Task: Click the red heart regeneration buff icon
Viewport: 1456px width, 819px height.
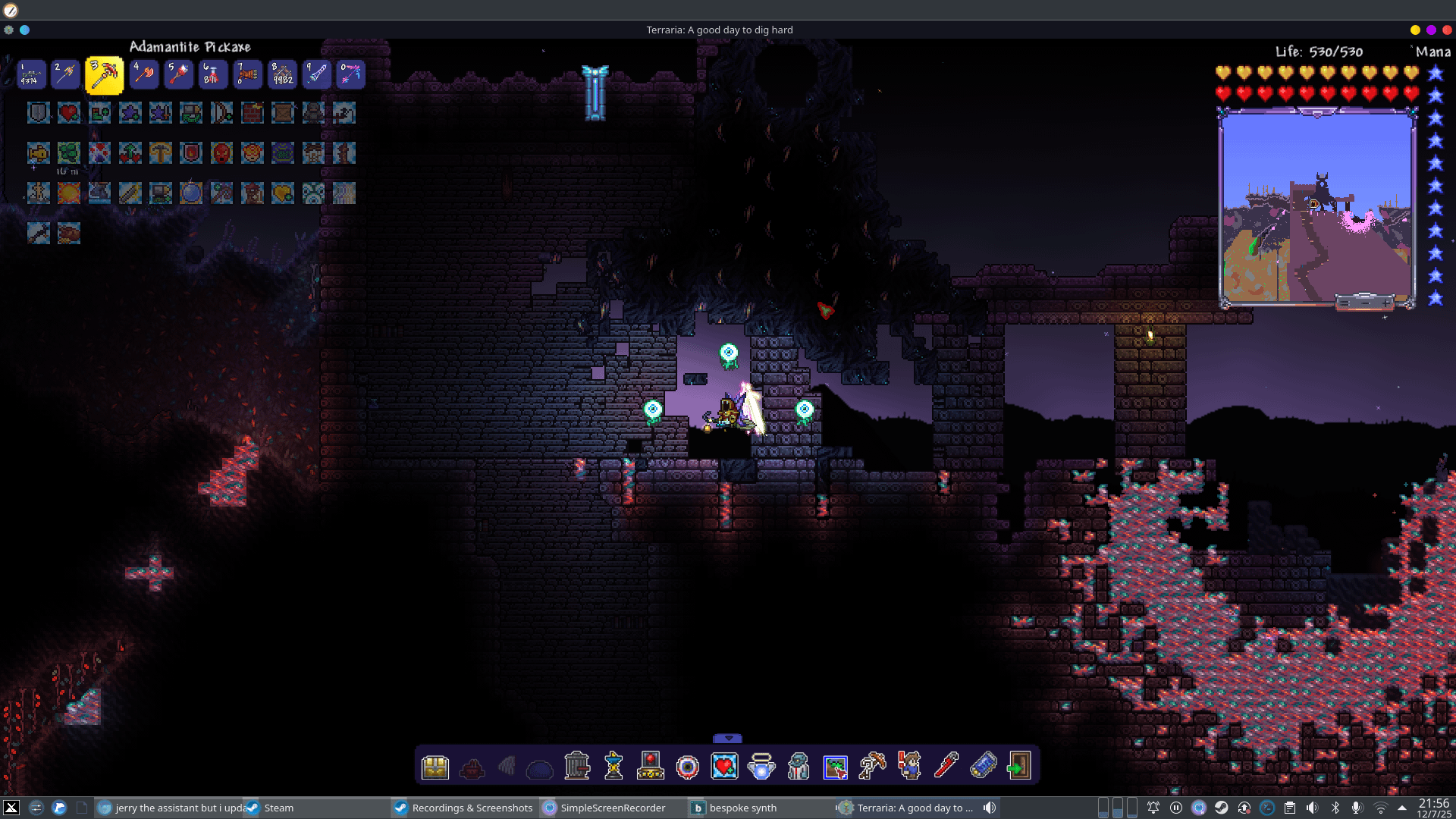Action: (x=68, y=113)
